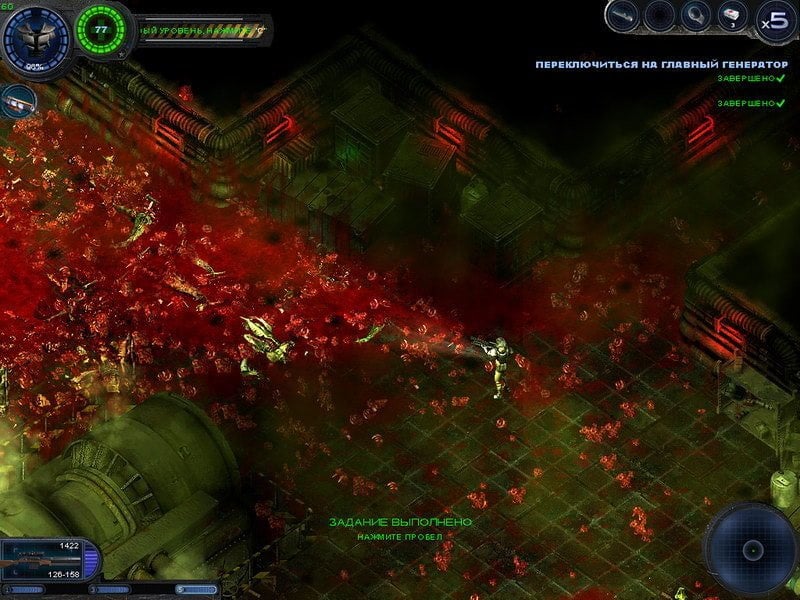
Task: Select the equipped rifle weapon panel
Action: point(48,561)
